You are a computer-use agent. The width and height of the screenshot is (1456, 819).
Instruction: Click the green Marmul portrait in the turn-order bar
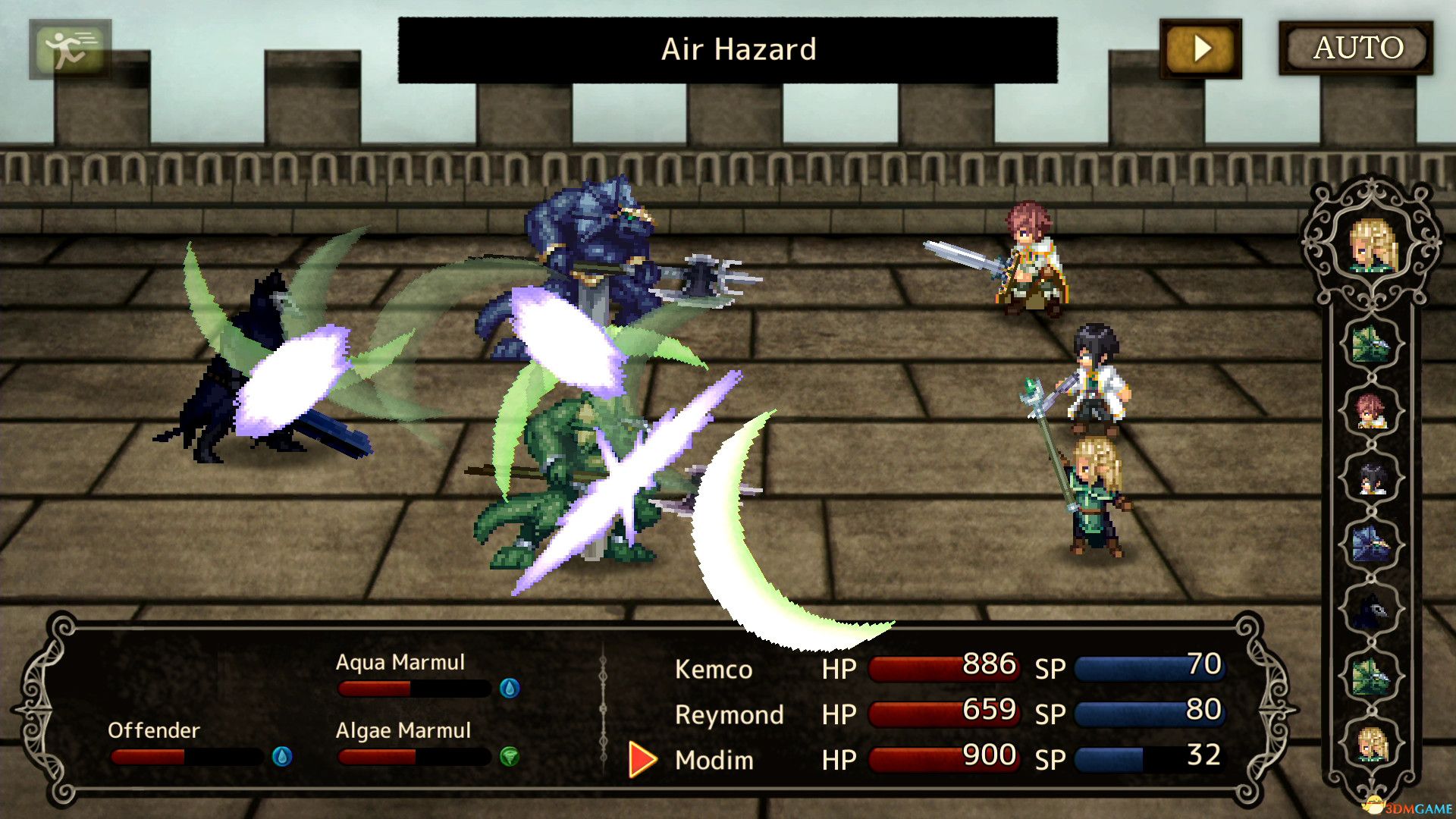tap(1371, 344)
